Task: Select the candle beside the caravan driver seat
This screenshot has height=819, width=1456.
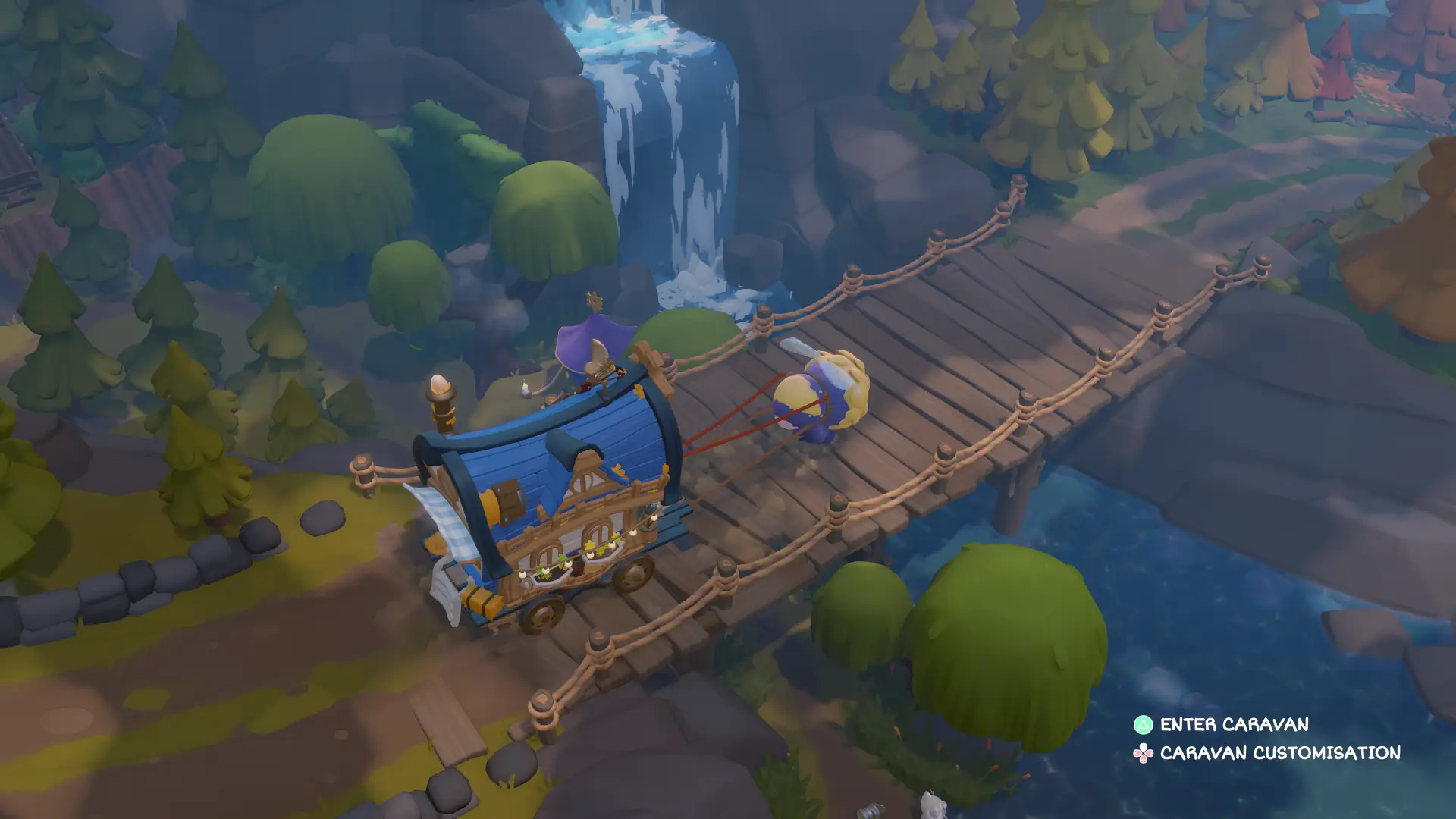Action: tap(525, 390)
